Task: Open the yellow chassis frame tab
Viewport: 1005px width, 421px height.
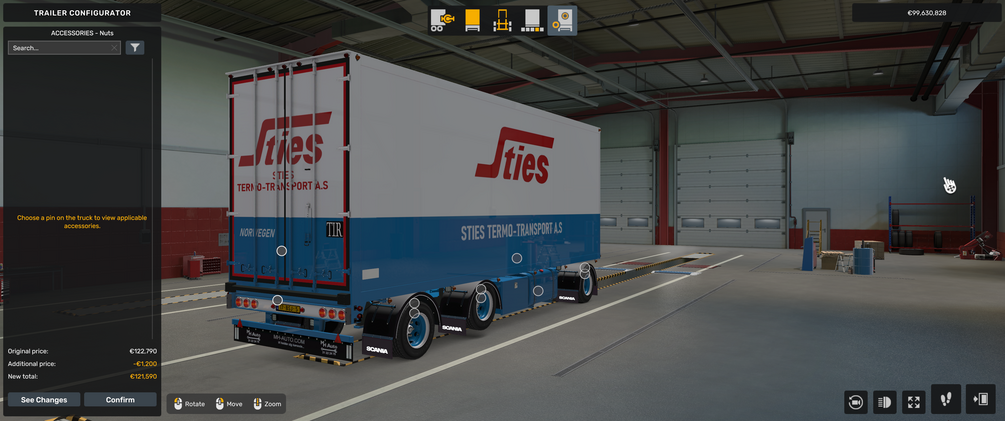Action: pyautogui.click(x=503, y=20)
